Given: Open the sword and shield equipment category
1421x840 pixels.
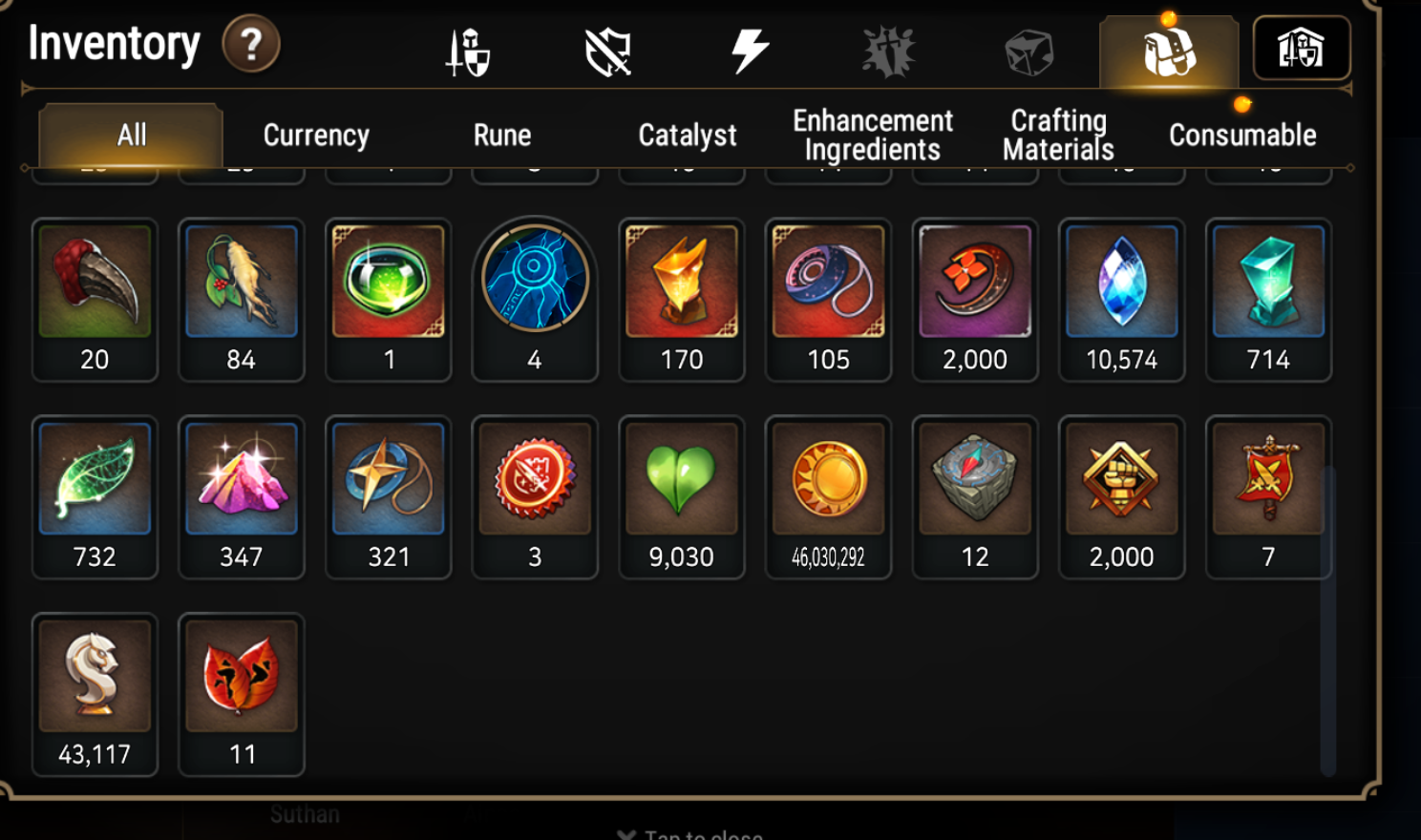Looking at the screenshot, I should (468, 51).
